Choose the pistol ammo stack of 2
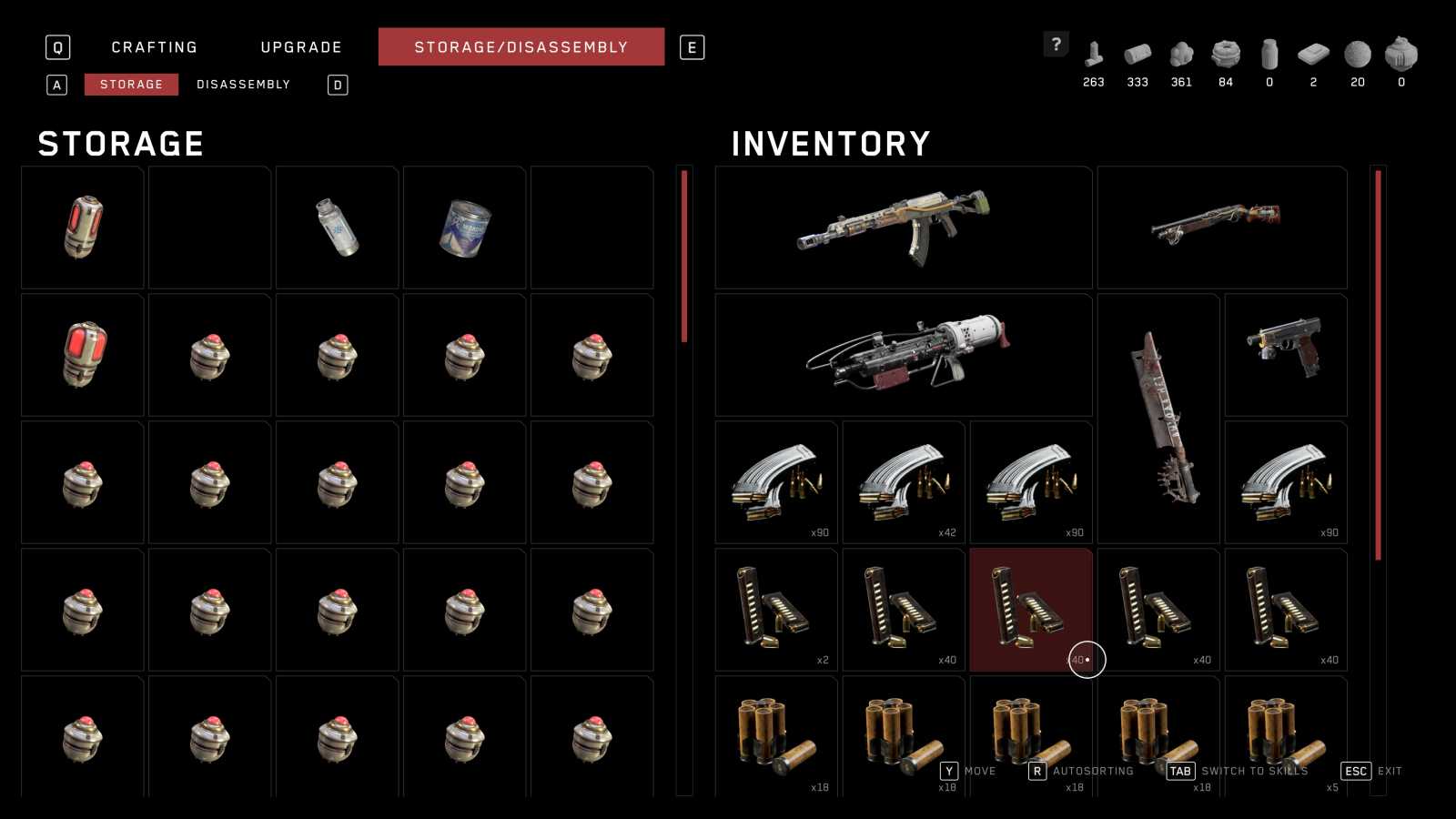1456x819 pixels. pos(775,610)
